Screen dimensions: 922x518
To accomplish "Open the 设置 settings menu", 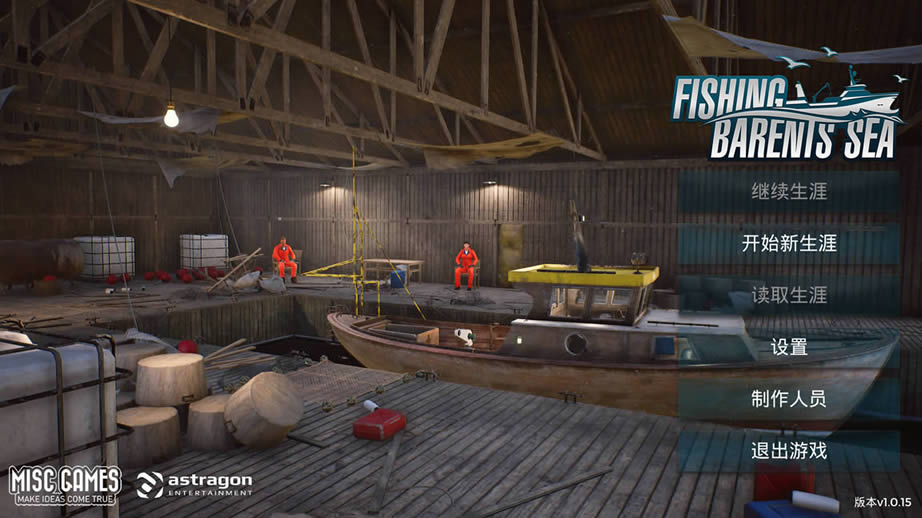I will tap(789, 347).
